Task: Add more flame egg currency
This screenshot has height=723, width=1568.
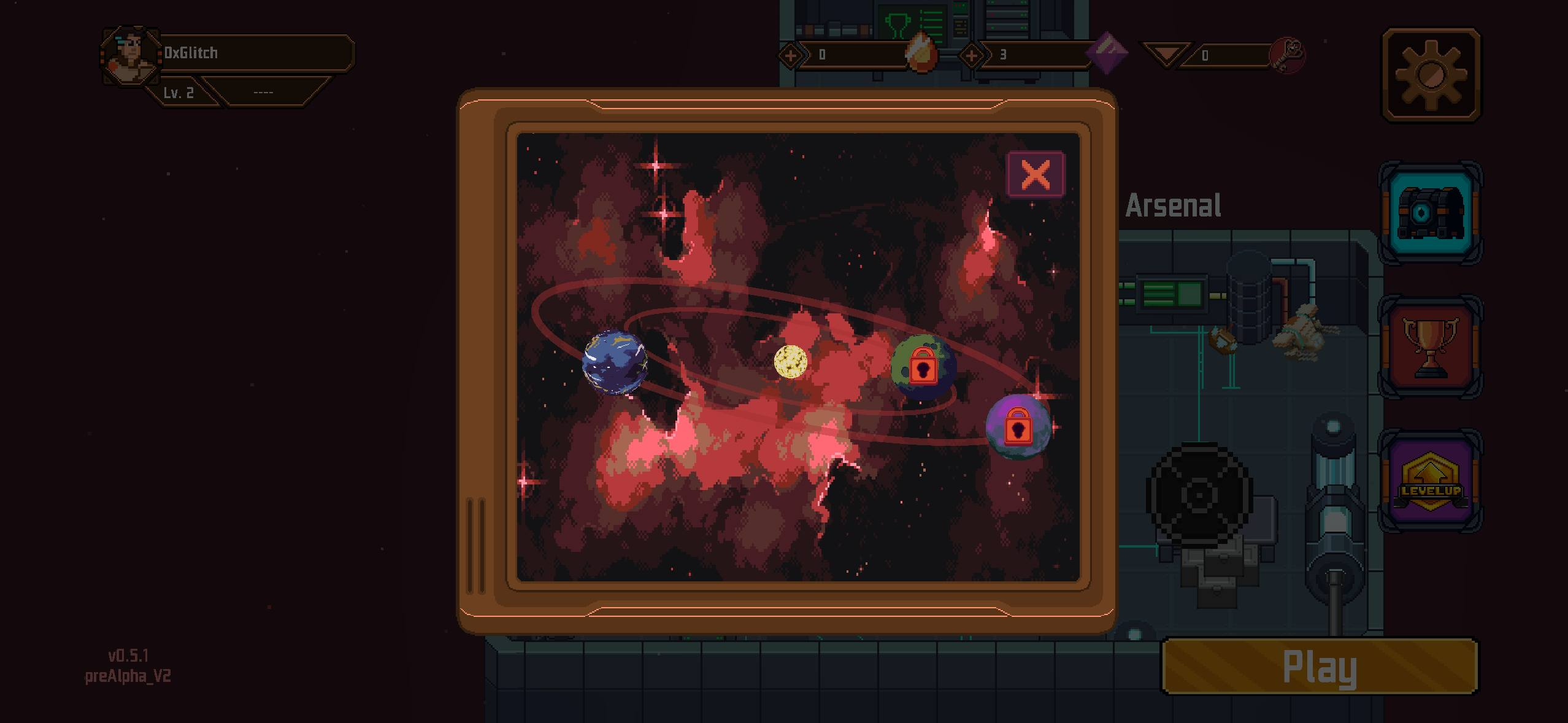Action: click(790, 56)
